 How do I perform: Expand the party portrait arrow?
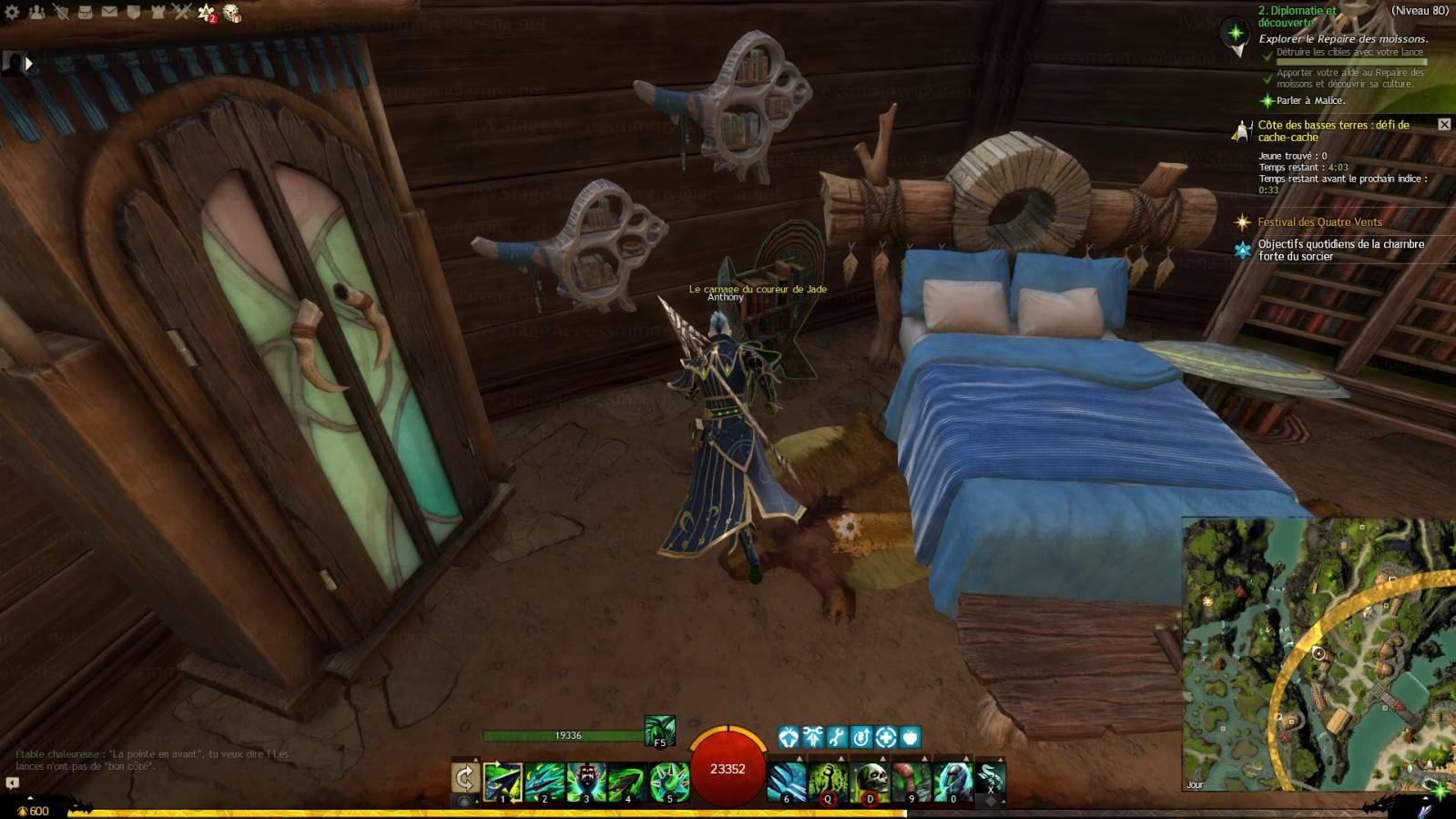click(x=28, y=63)
